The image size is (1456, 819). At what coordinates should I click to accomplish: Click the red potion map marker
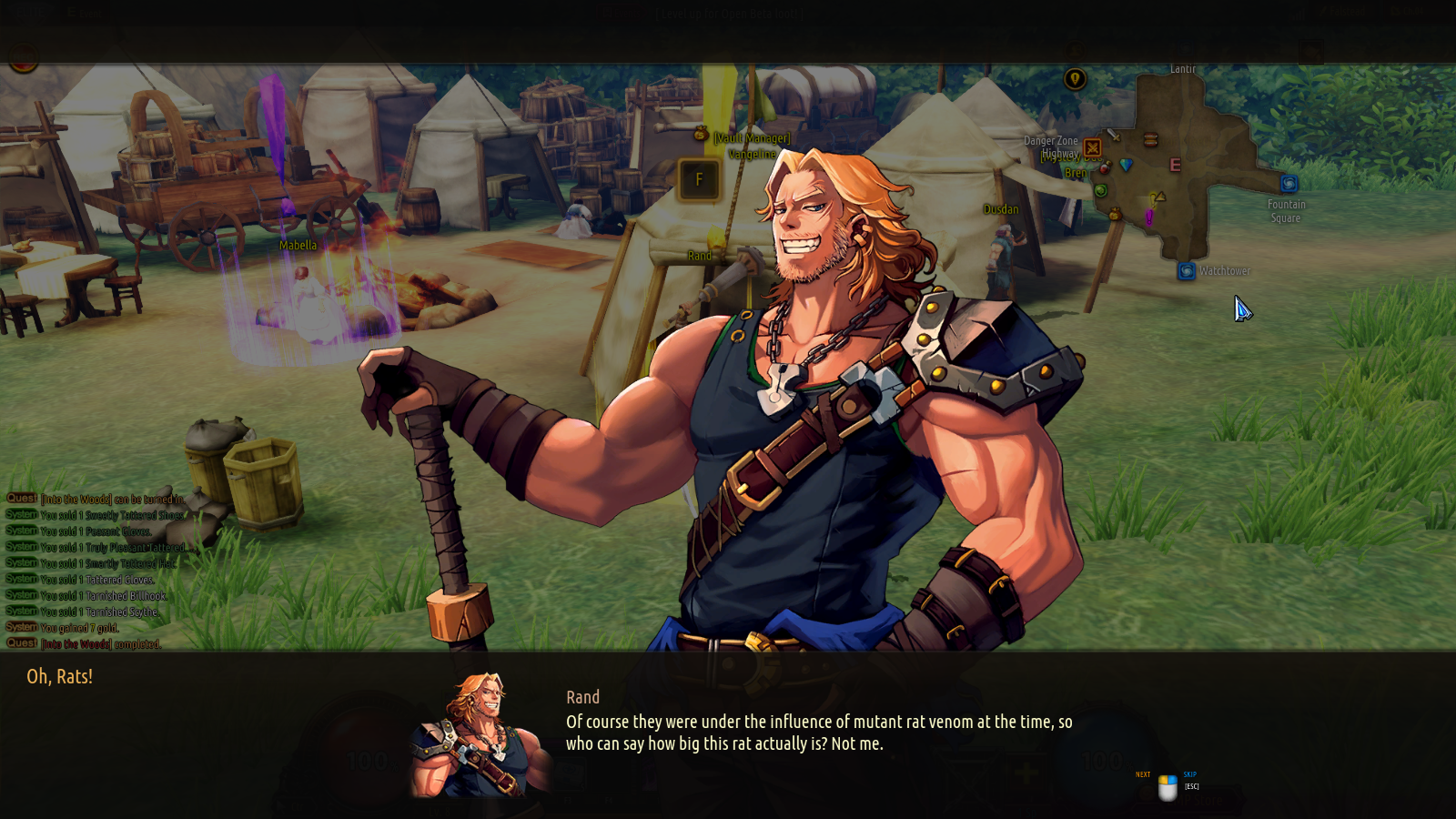[x=1105, y=168]
